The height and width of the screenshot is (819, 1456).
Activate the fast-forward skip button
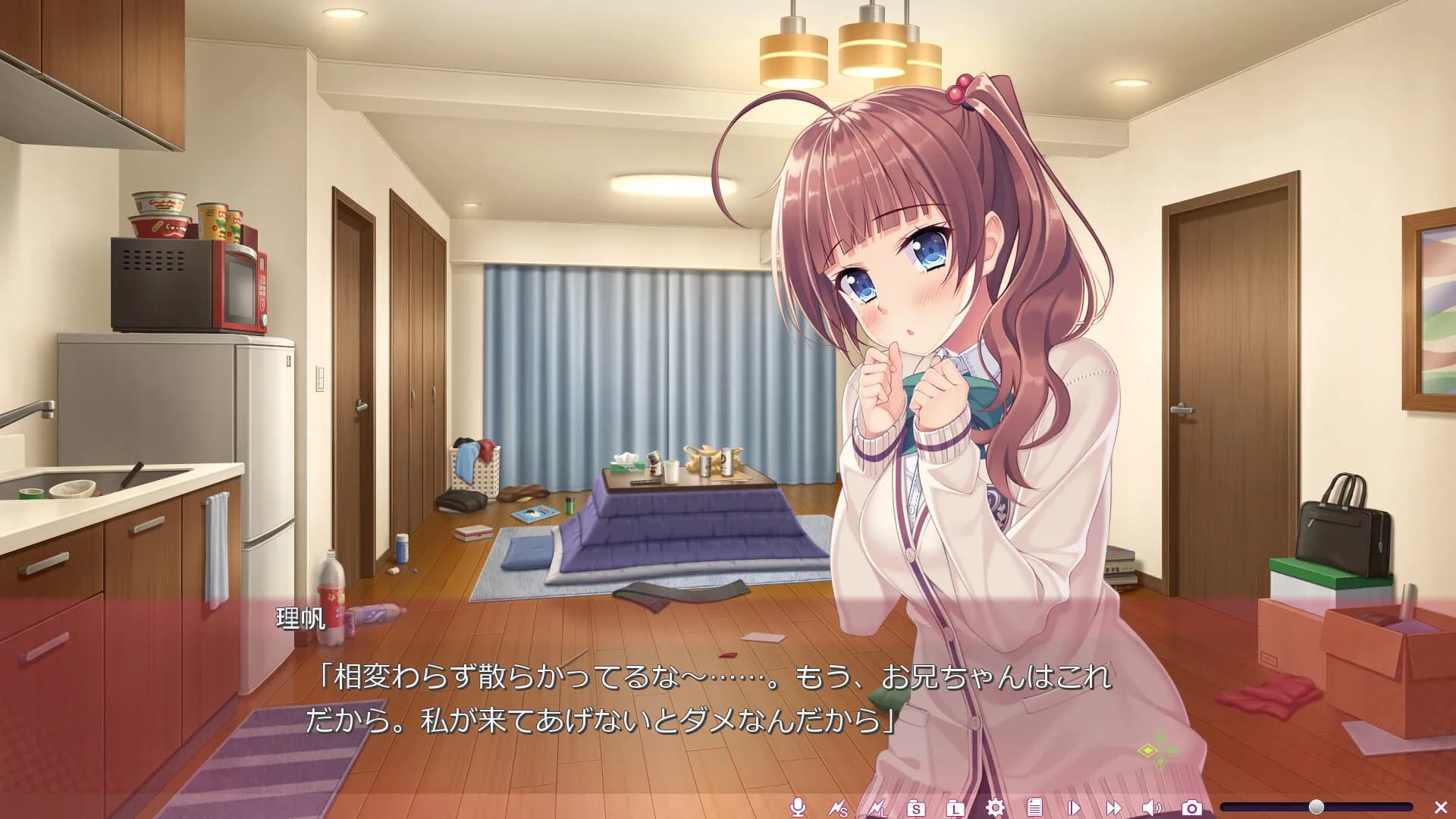click(1113, 808)
